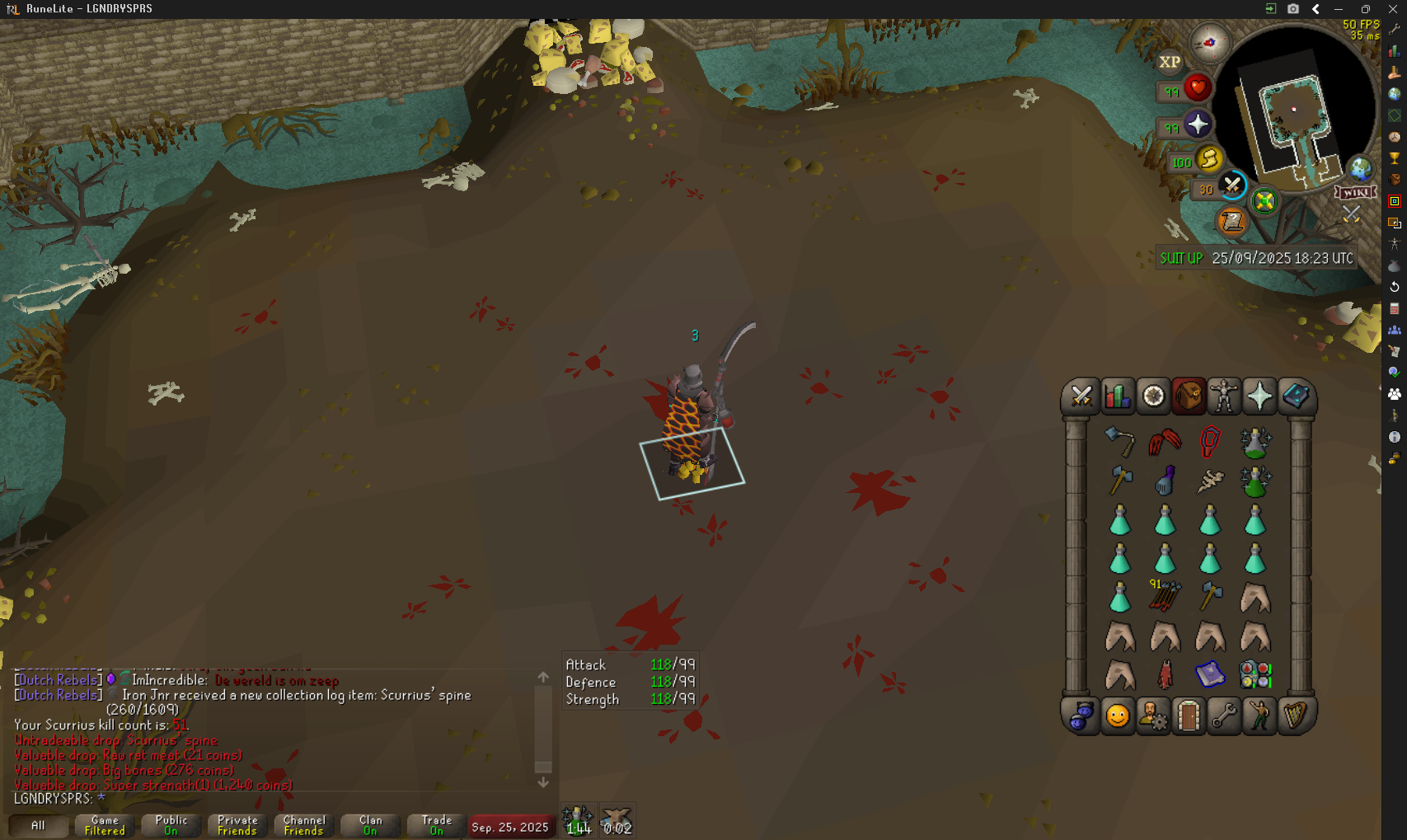Open the Spellbook tab
1407x840 pixels.
(1295, 397)
